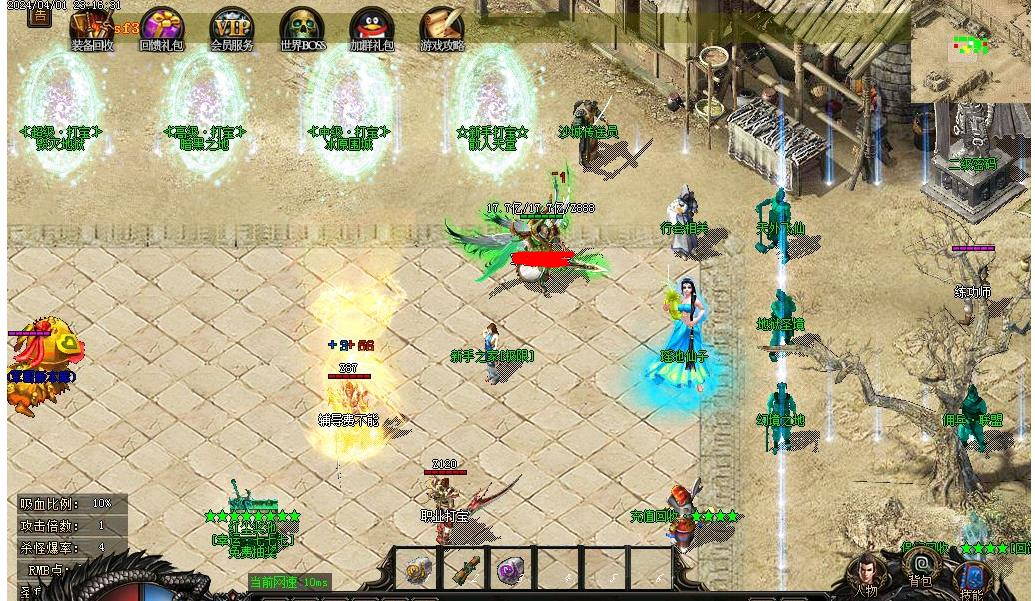Screen dimensions: 1035x601
Task: Click the small 告 notice button
Action: [39, 16]
